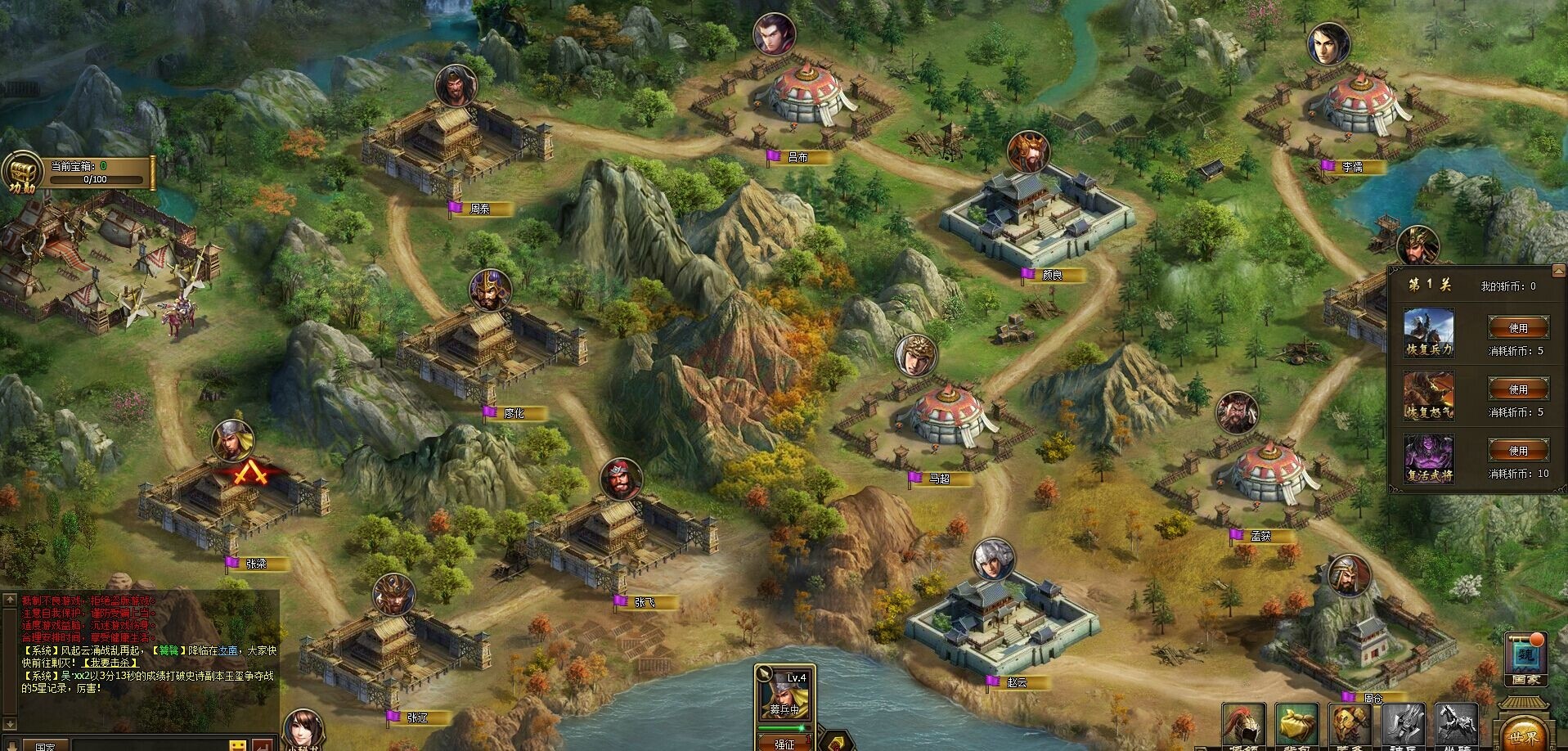Click the 强征 forced conscription button
This screenshot has height=751, width=1568.
(784, 743)
